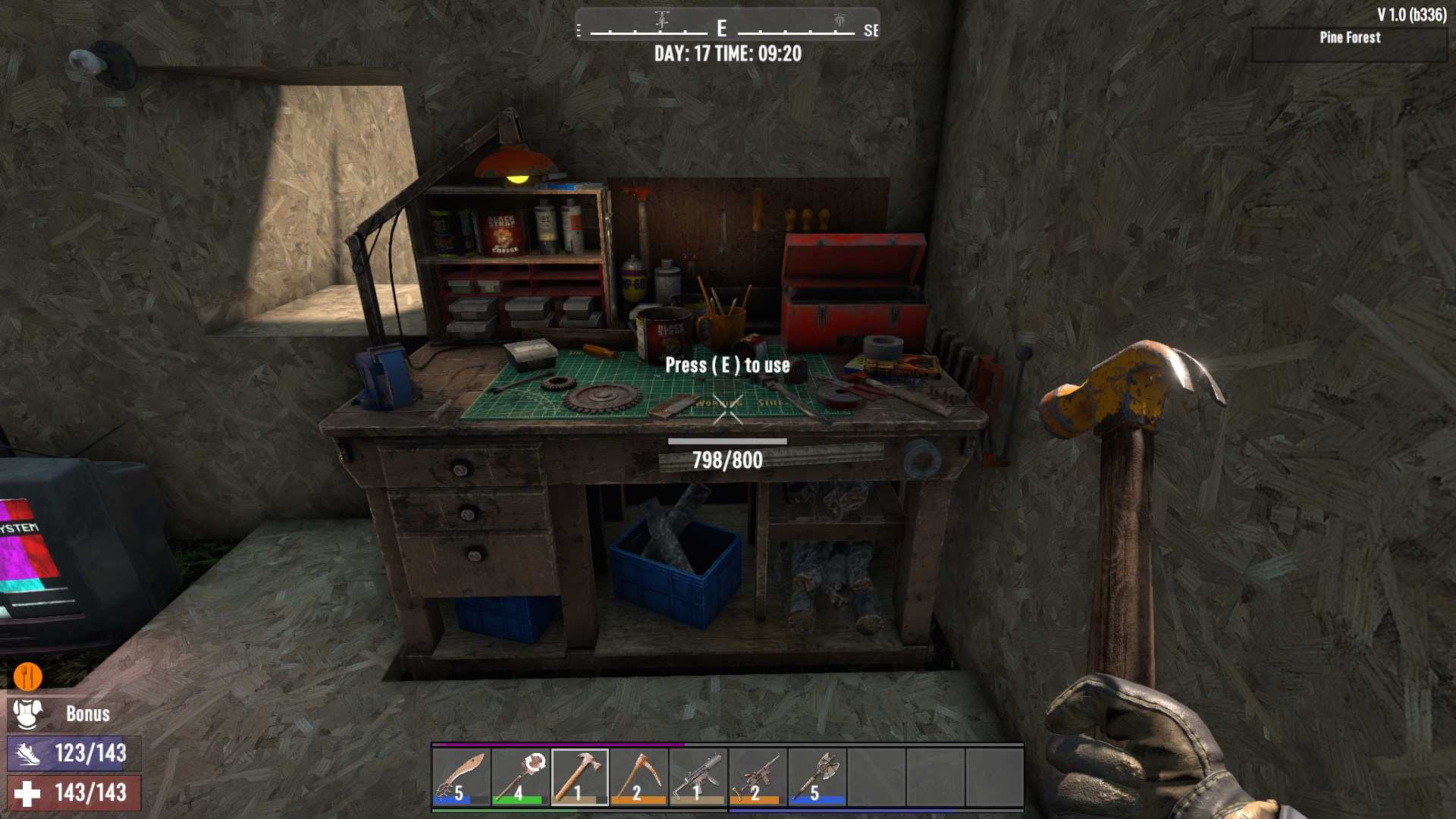Choose the claw hammer hotbar slot
The height and width of the screenshot is (819, 1456).
click(x=579, y=777)
